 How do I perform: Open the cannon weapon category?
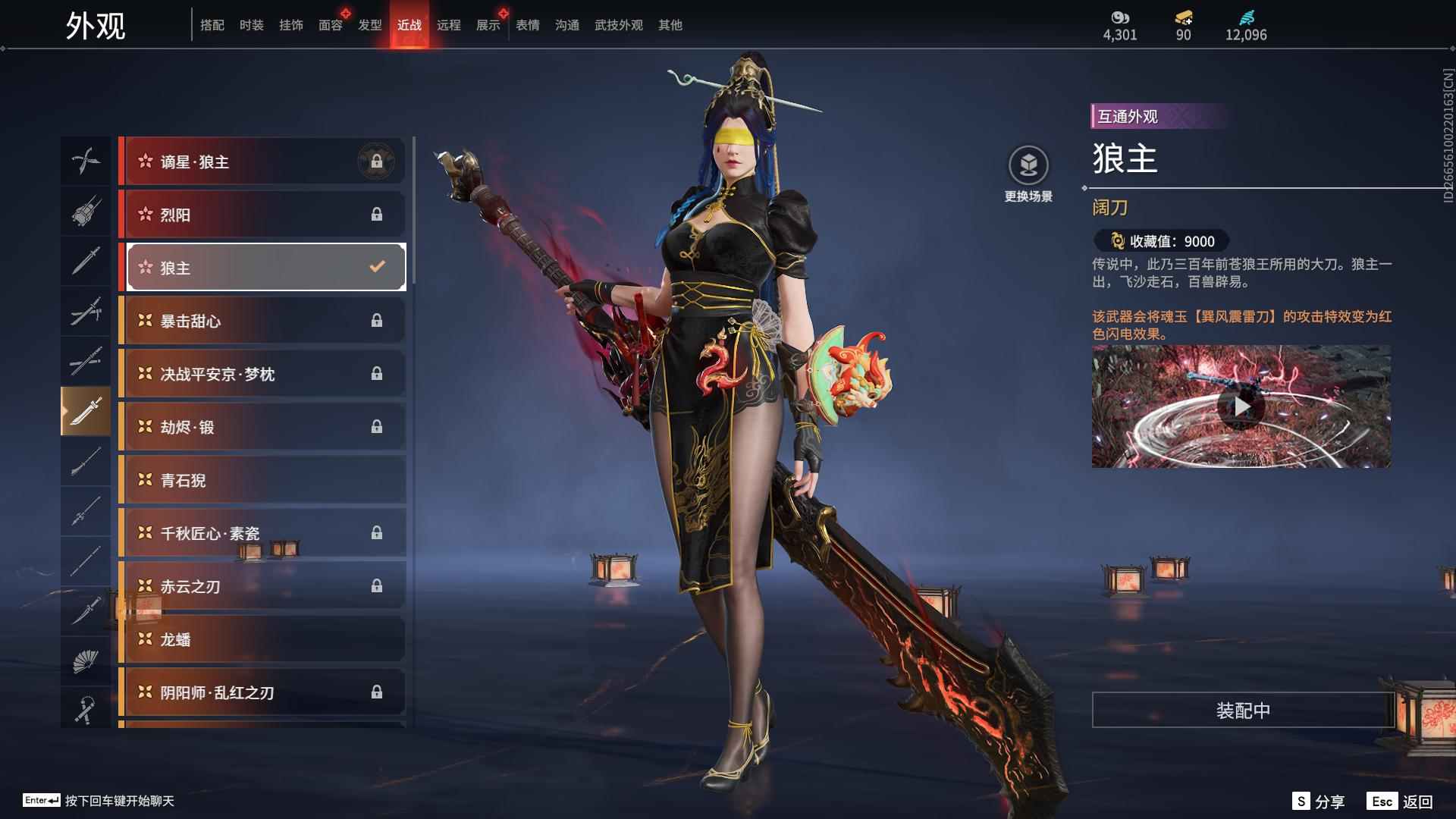[x=86, y=212]
